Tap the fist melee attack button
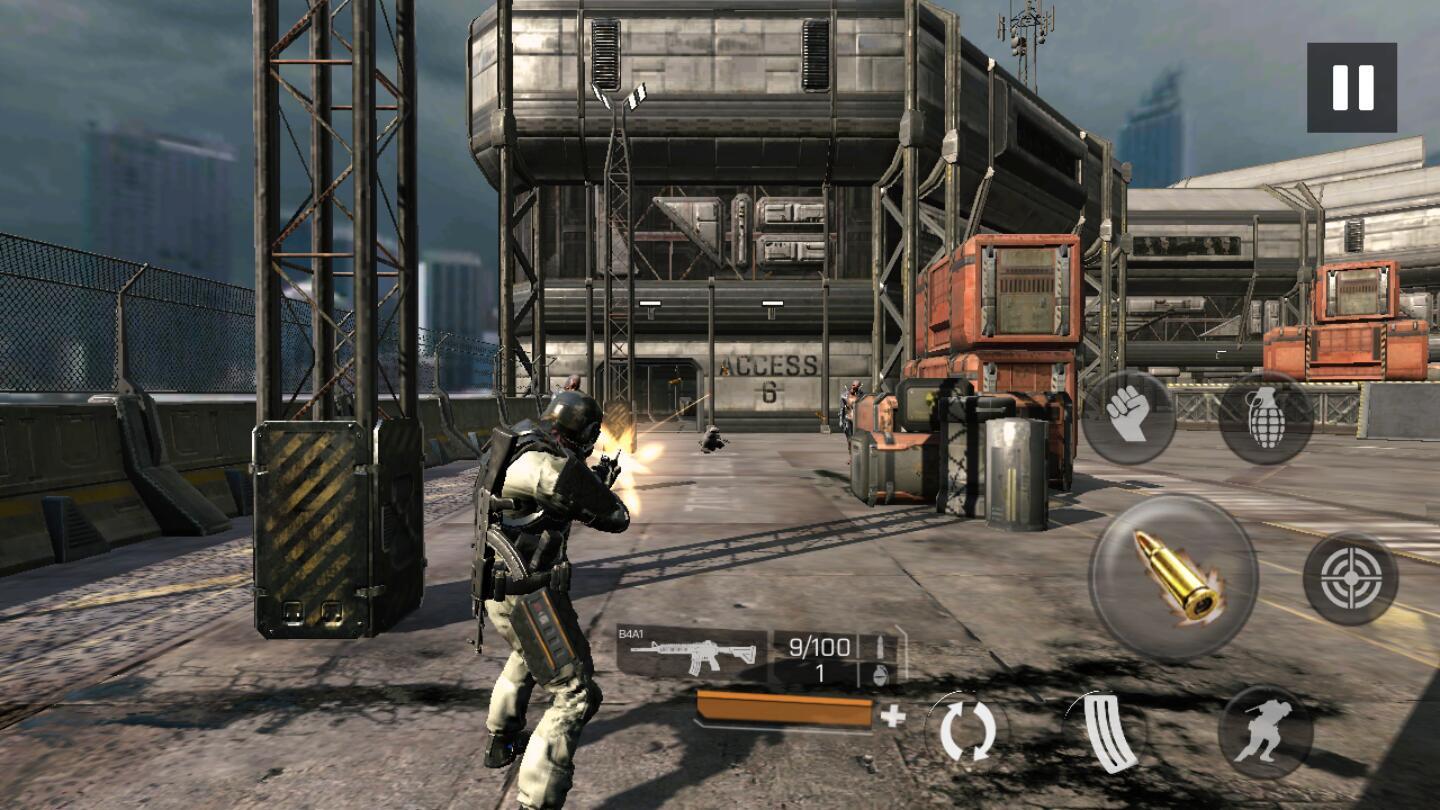The height and width of the screenshot is (810, 1440). click(x=1128, y=417)
